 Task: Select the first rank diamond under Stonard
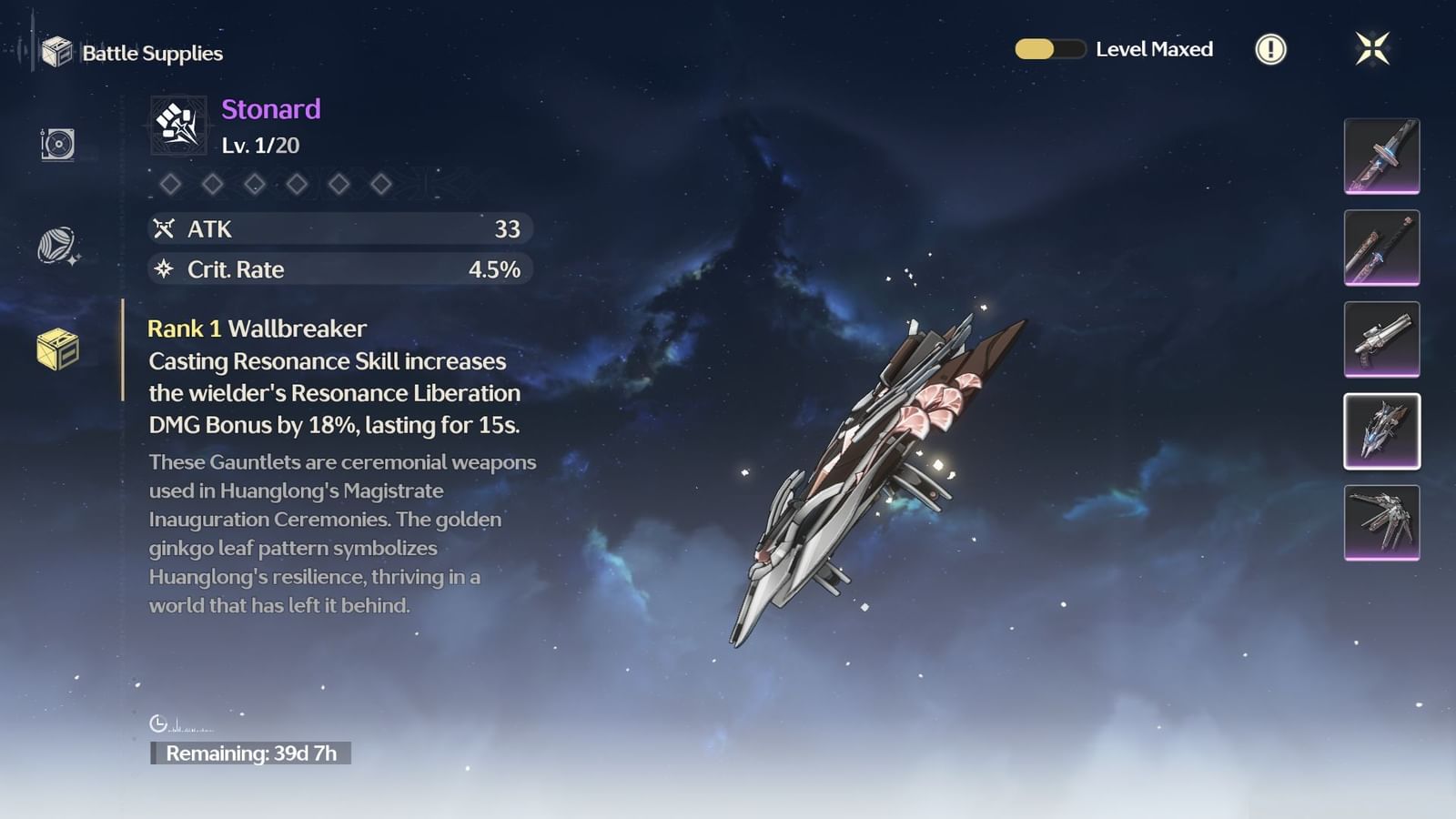click(x=171, y=186)
